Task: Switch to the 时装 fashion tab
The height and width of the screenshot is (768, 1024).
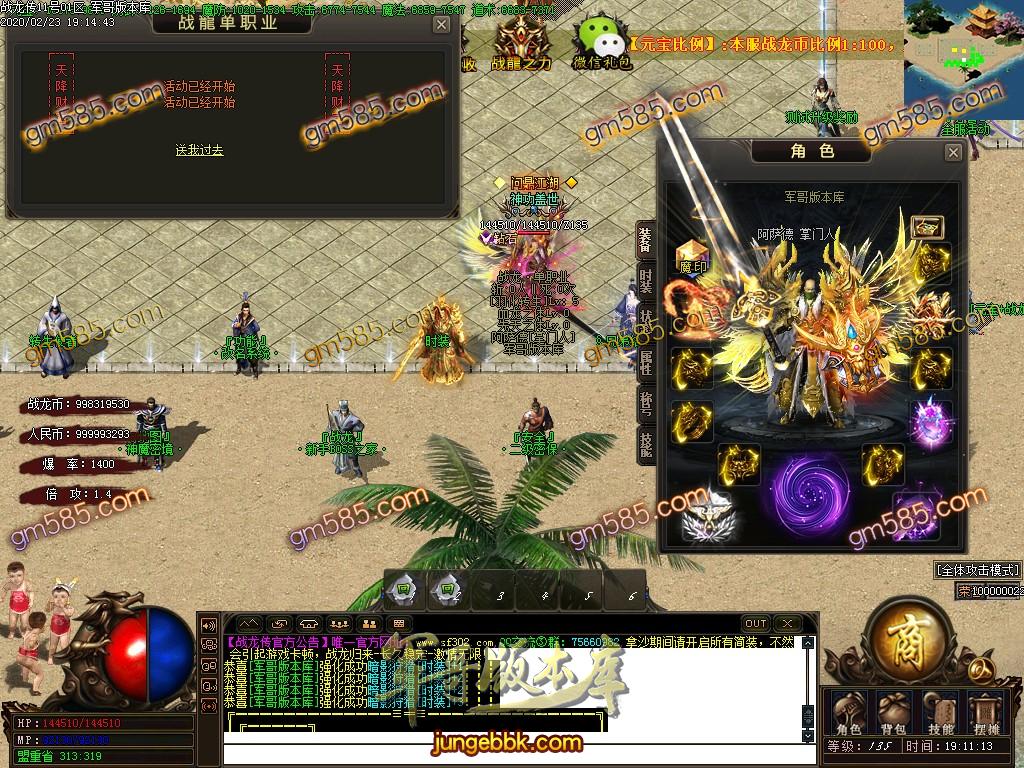Action: point(646,282)
